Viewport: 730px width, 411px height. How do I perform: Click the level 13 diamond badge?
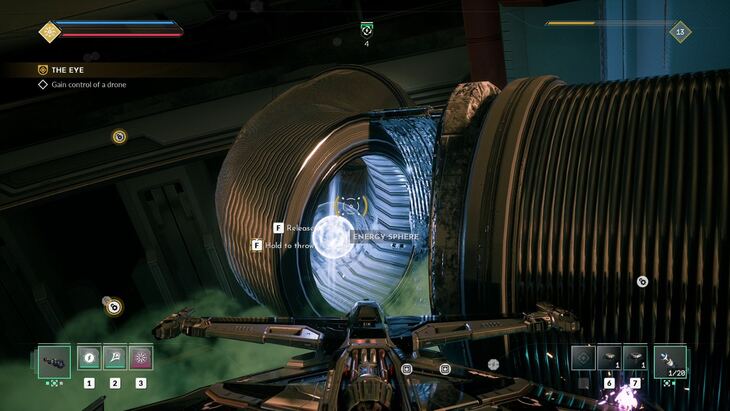[x=681, y=31]
